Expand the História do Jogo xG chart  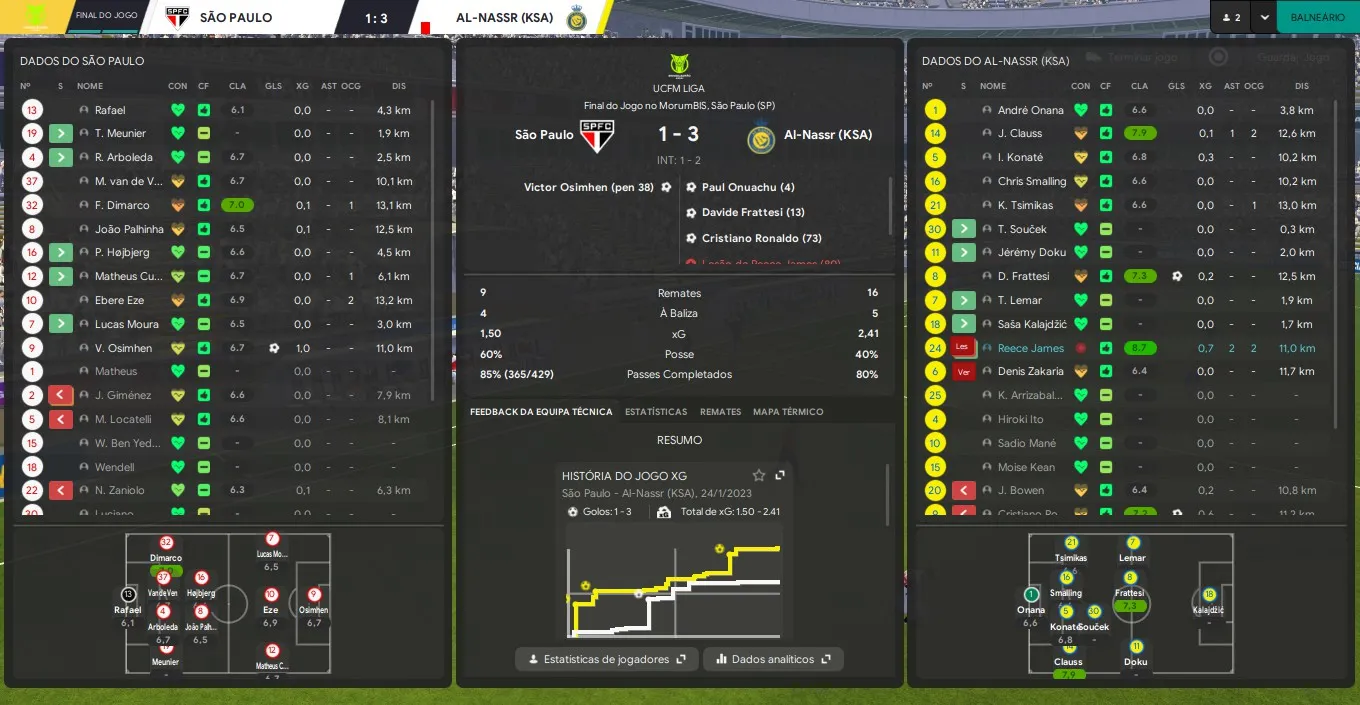[780, 475]
